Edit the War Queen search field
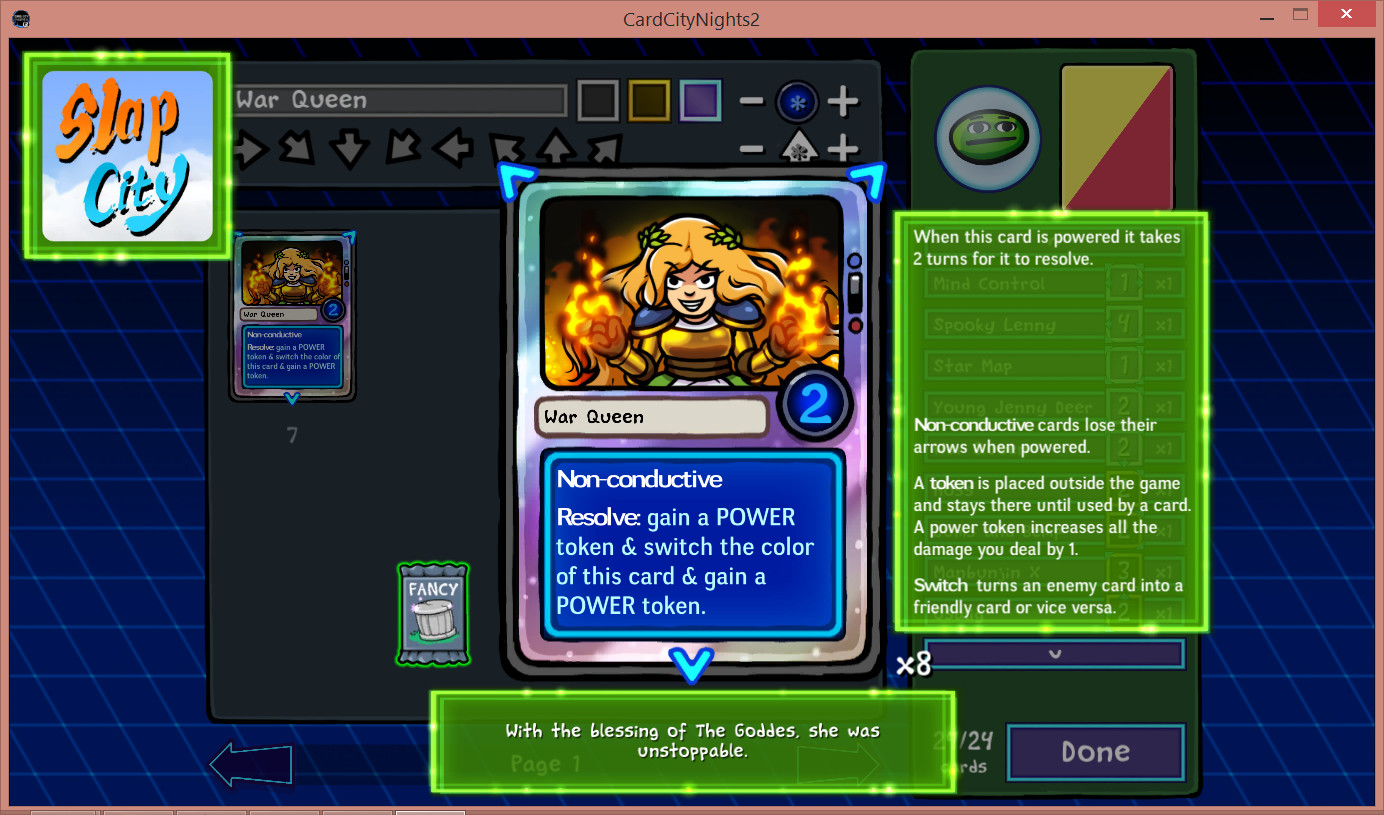The image size is (1384, 815). coord(400,100)
